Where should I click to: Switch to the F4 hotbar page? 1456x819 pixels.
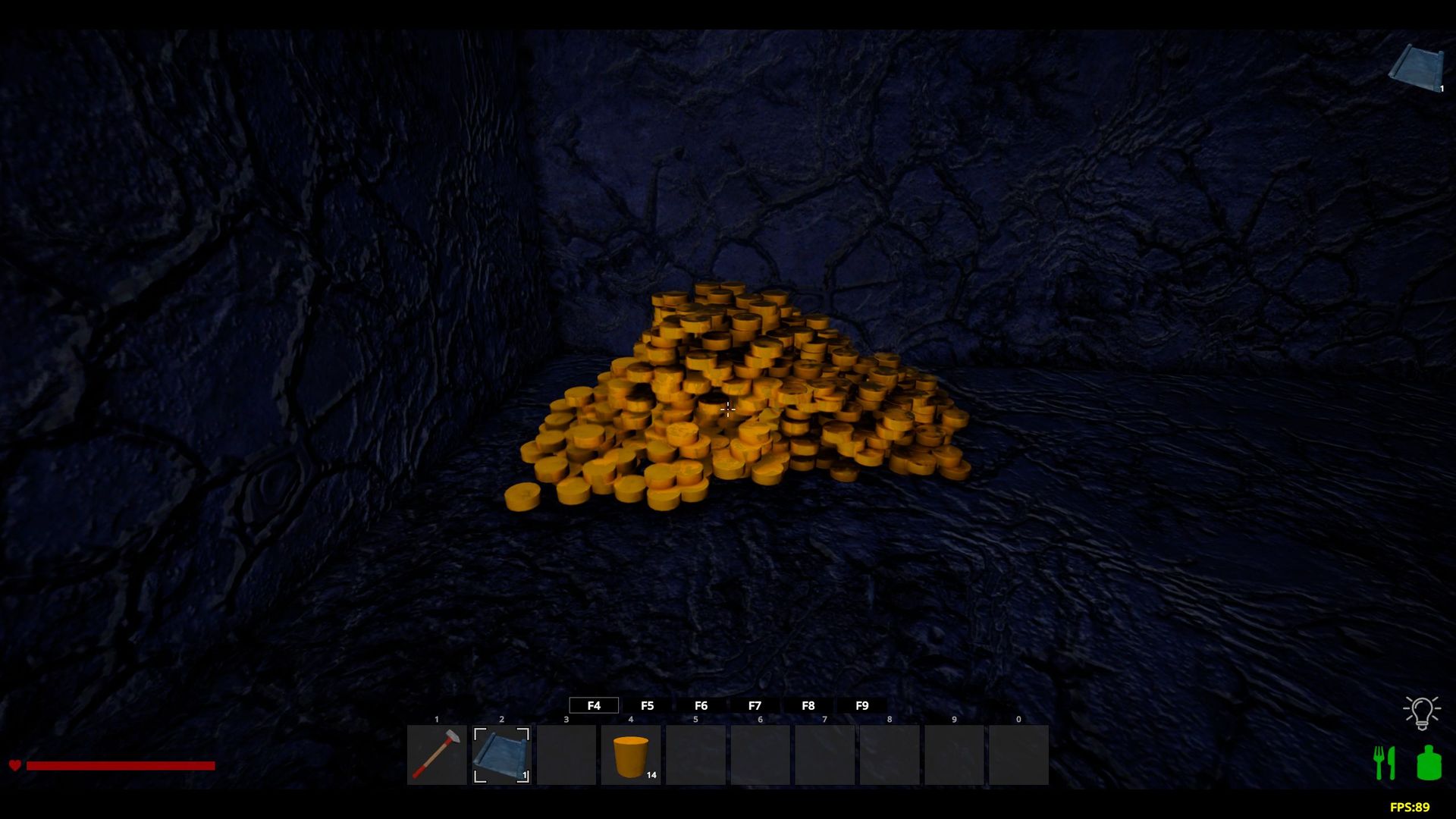click(594, 705)
